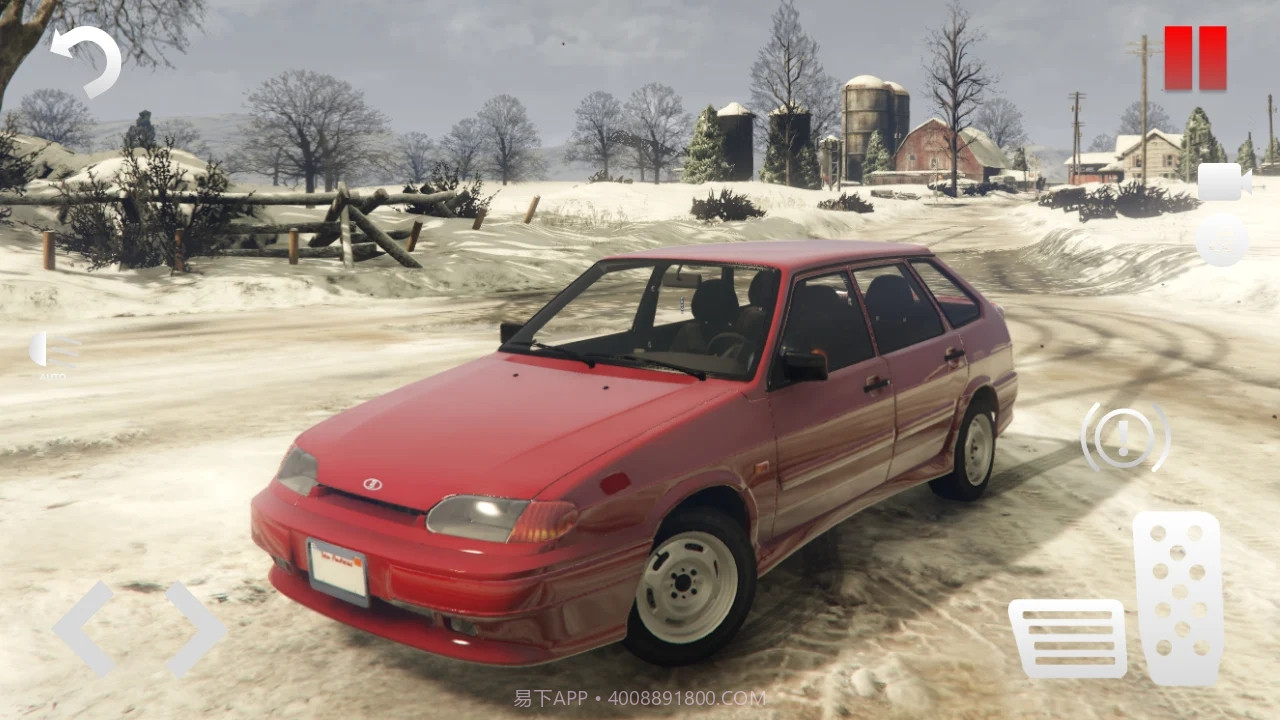
Task: Toggle the AUTO headlights icon
Action: point(54,353)
